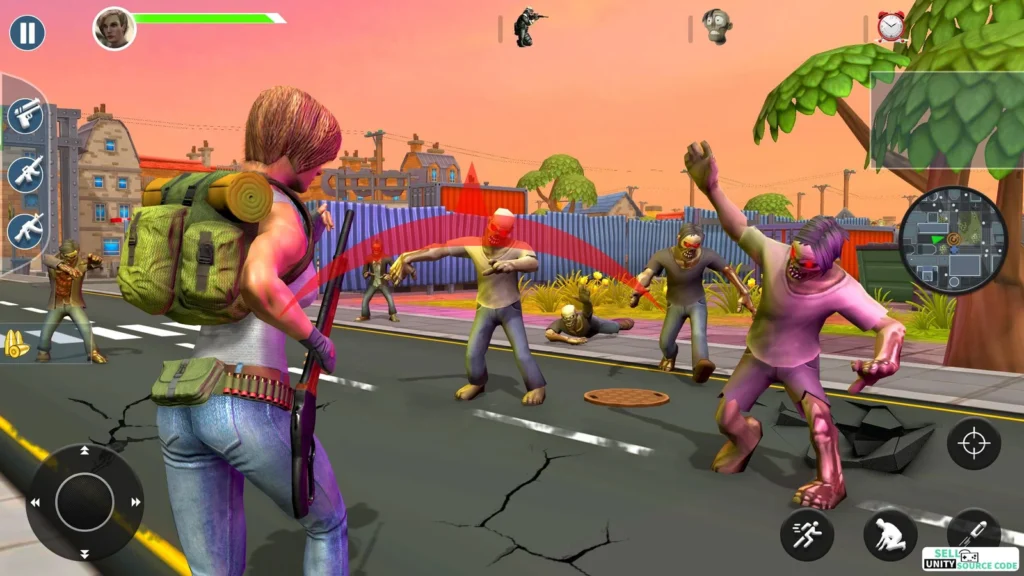1024x576 pixels.
Task: Open the circular minimap
Action: click(x=952, y=241)
